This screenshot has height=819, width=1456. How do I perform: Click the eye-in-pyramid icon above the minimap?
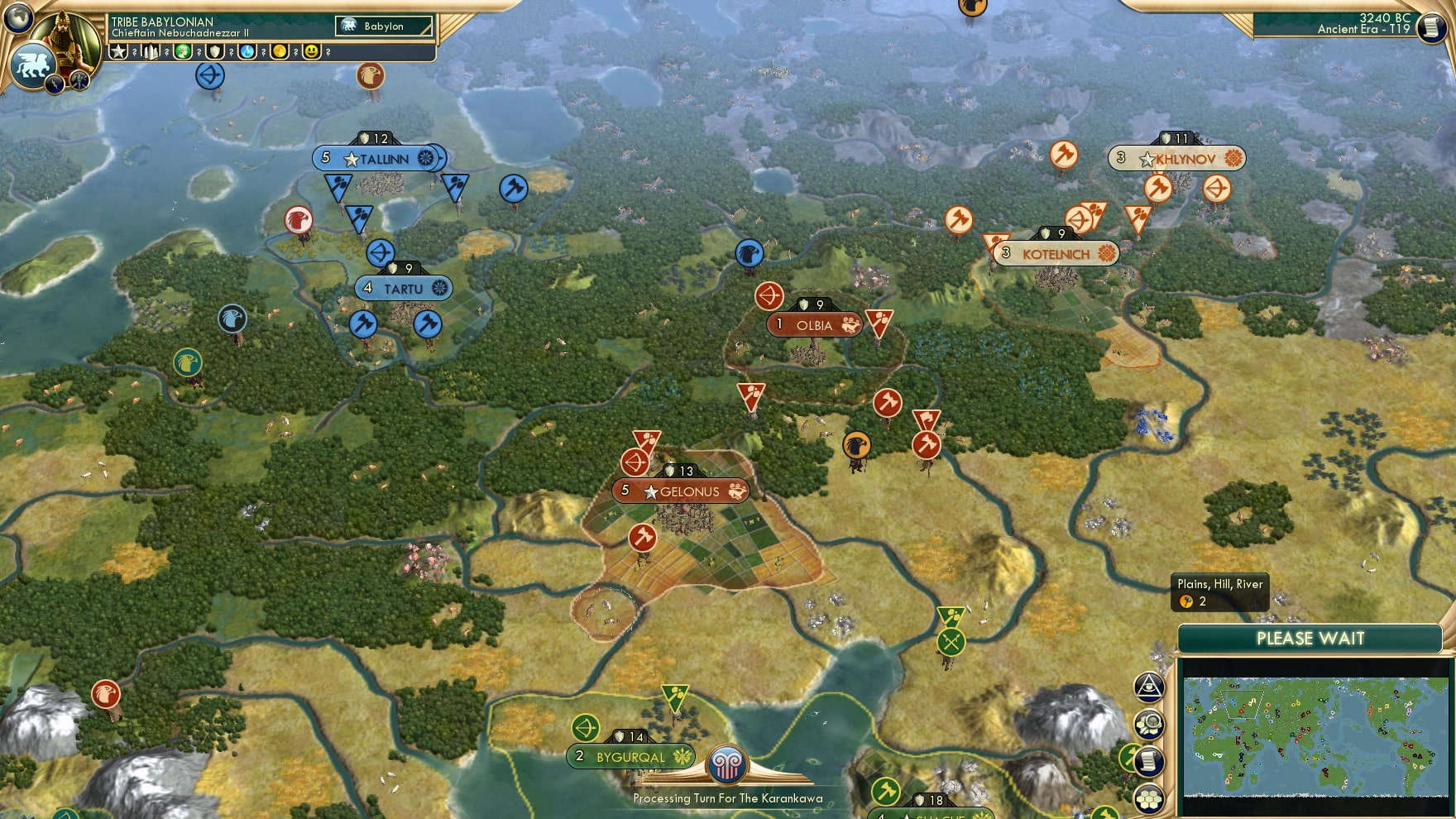[x=1148, y=687]
